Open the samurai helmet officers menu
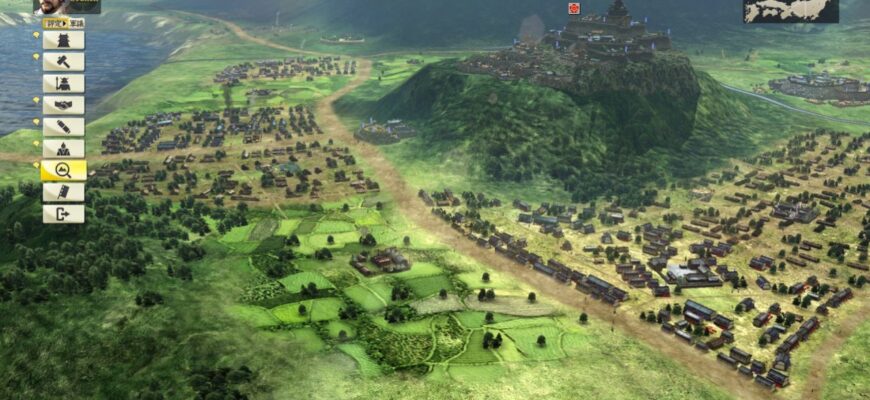Viewport: 870px width, 400px height. [x=63, y=84]
